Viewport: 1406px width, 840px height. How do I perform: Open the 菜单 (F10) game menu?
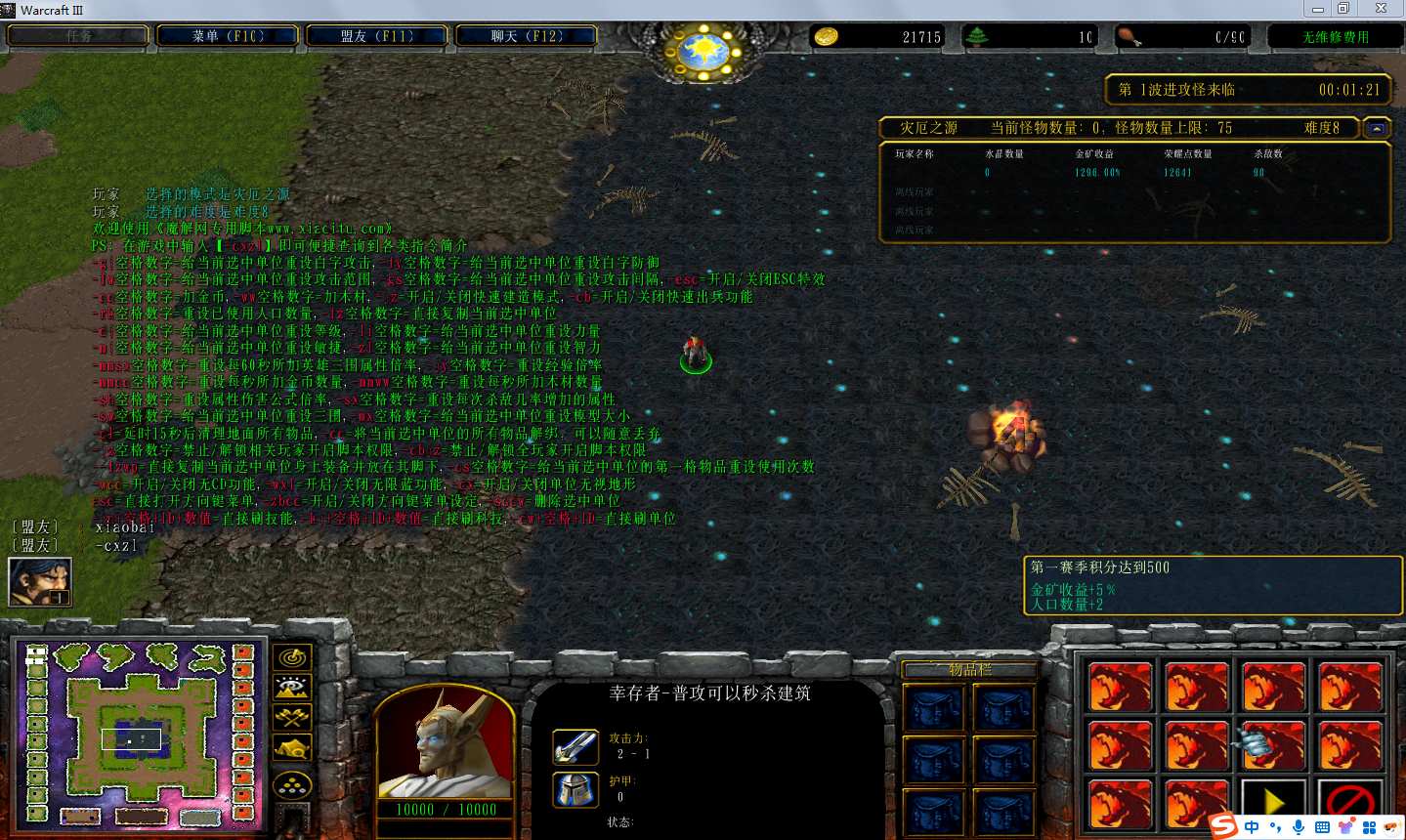point(228,36)
